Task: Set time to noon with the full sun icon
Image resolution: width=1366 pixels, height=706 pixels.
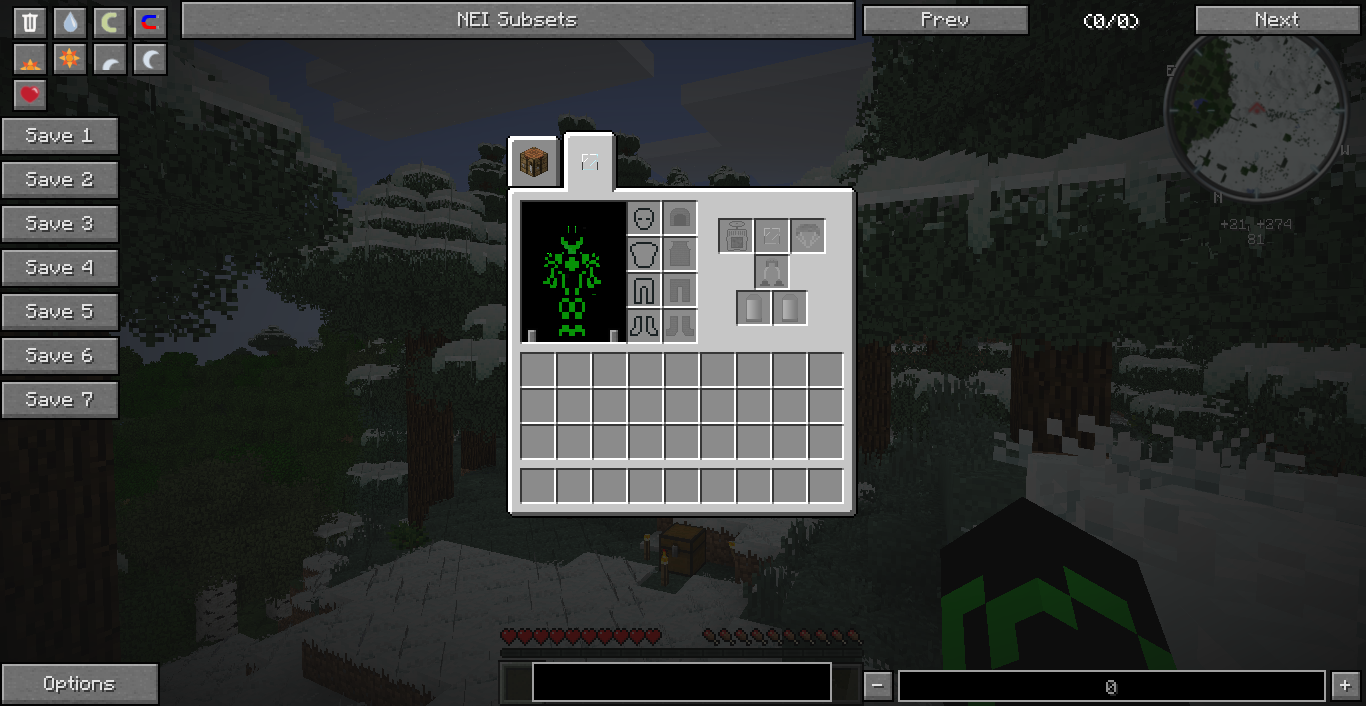Action: point(69,60)
